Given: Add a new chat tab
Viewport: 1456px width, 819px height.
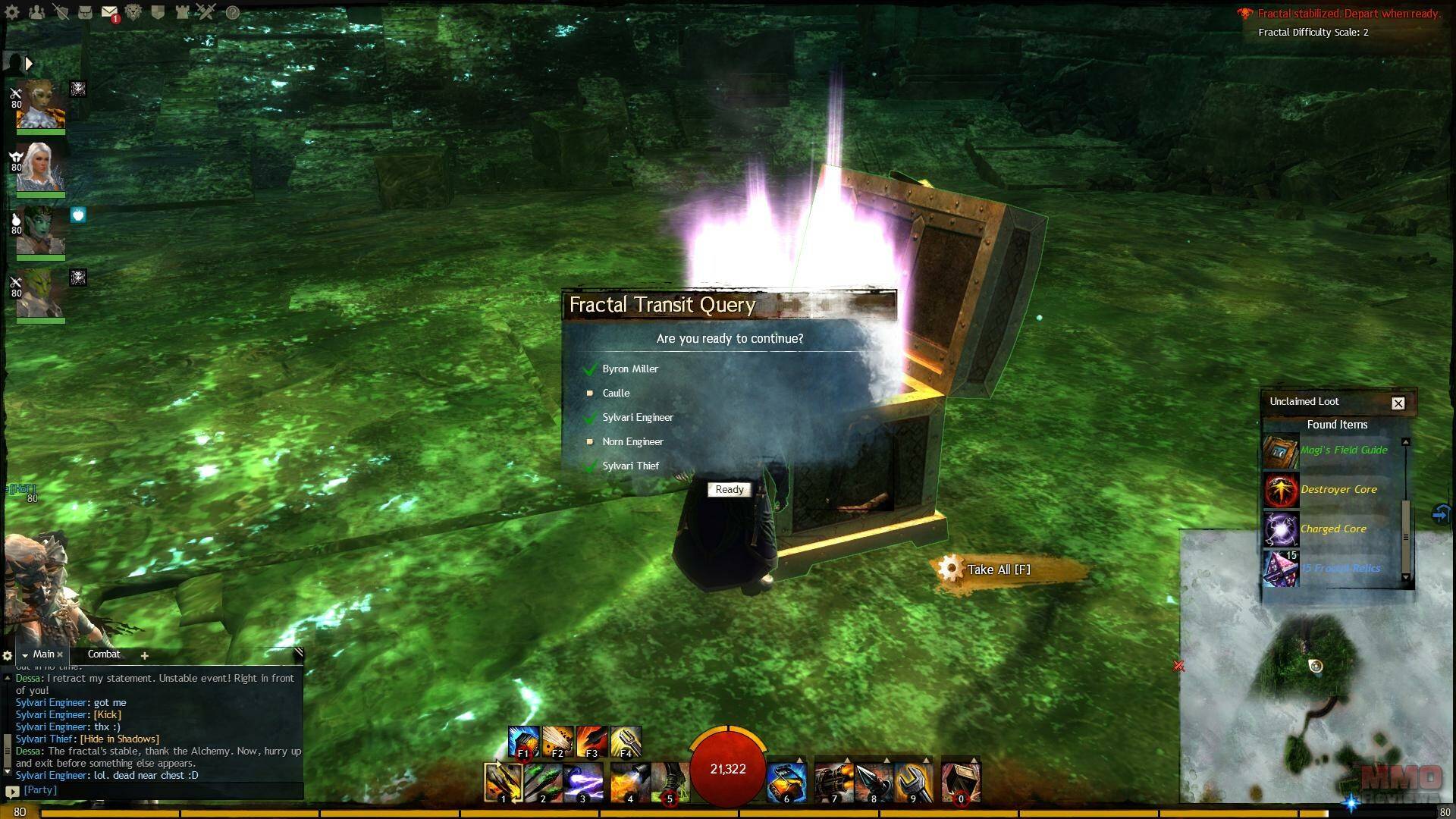Looking at the screenshot, I should [x=144, y=655].
